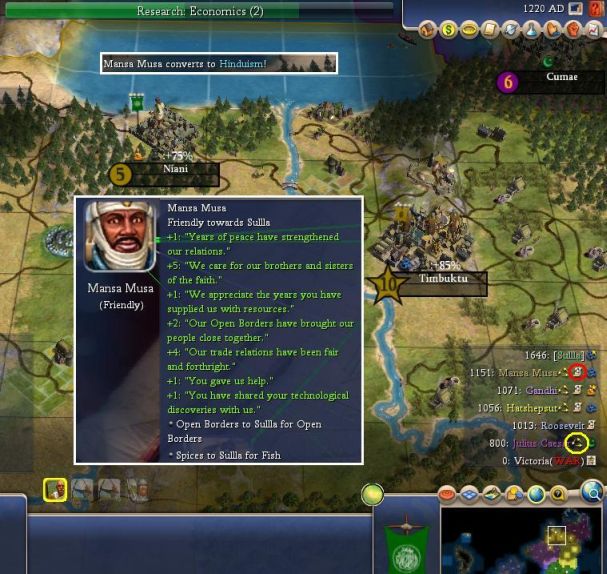Open the Info screen graph icon
The width and height of the screenshot is (607, 574).
pyautogui.click(x=594, y=30)
